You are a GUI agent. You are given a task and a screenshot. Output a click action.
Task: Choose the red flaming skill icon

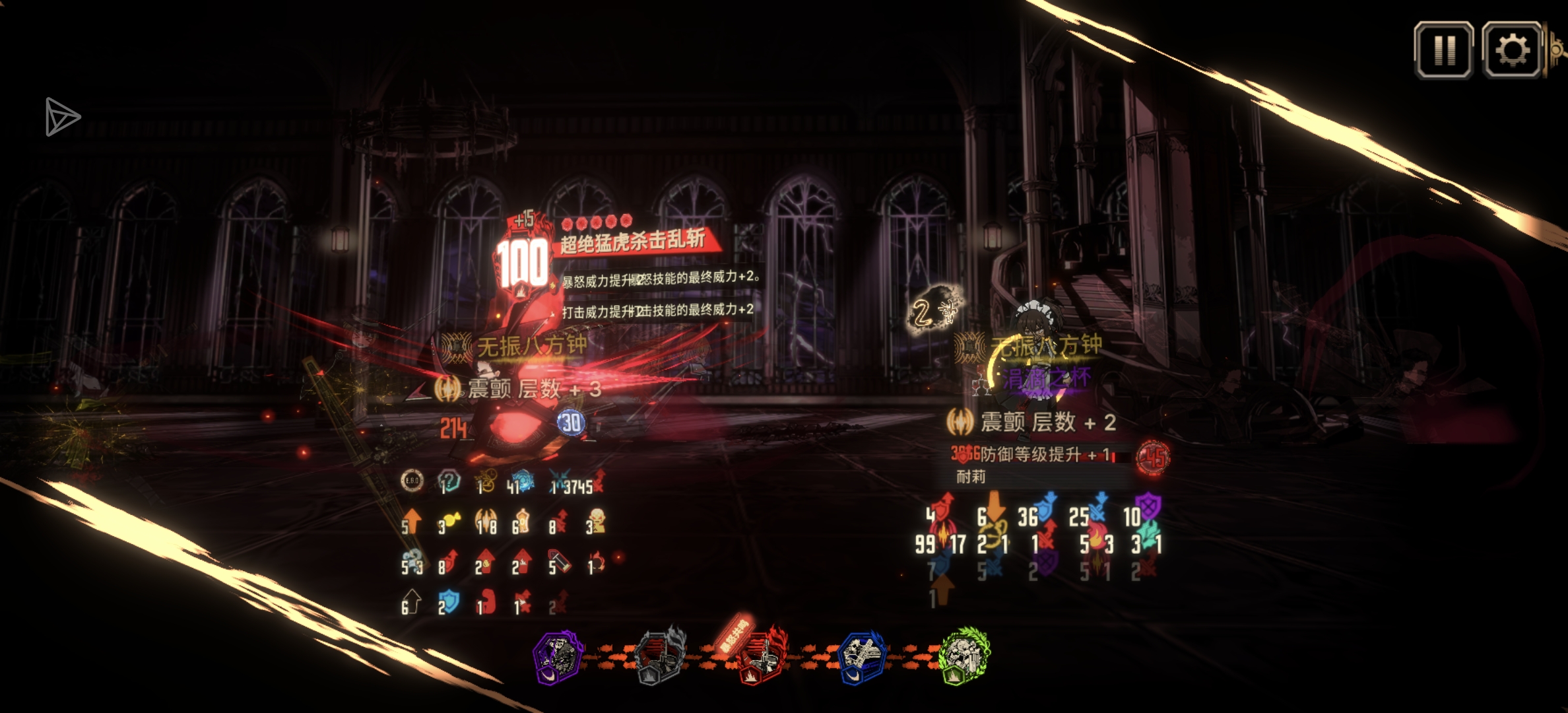click(x=761, y=657)
